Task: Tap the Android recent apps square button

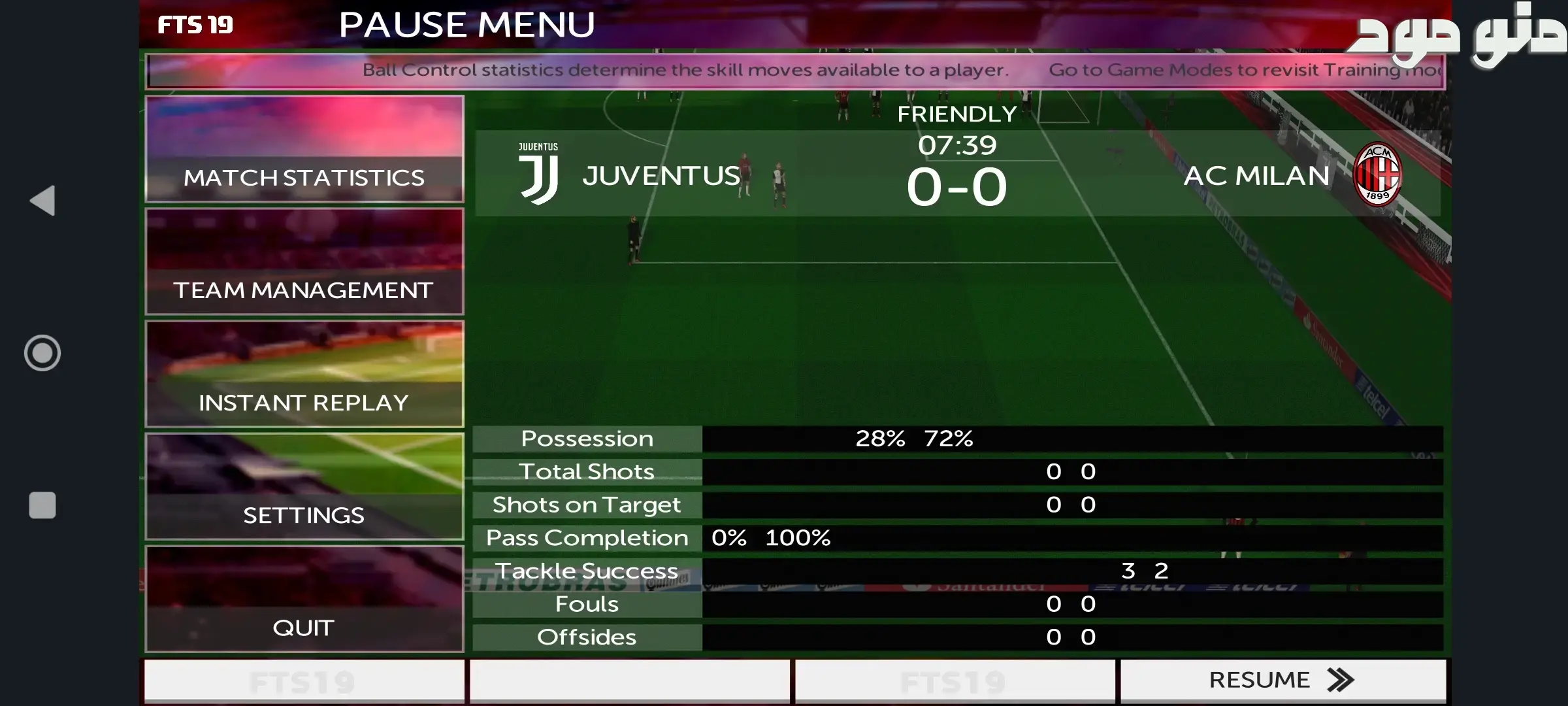Action: click(42, 505)
